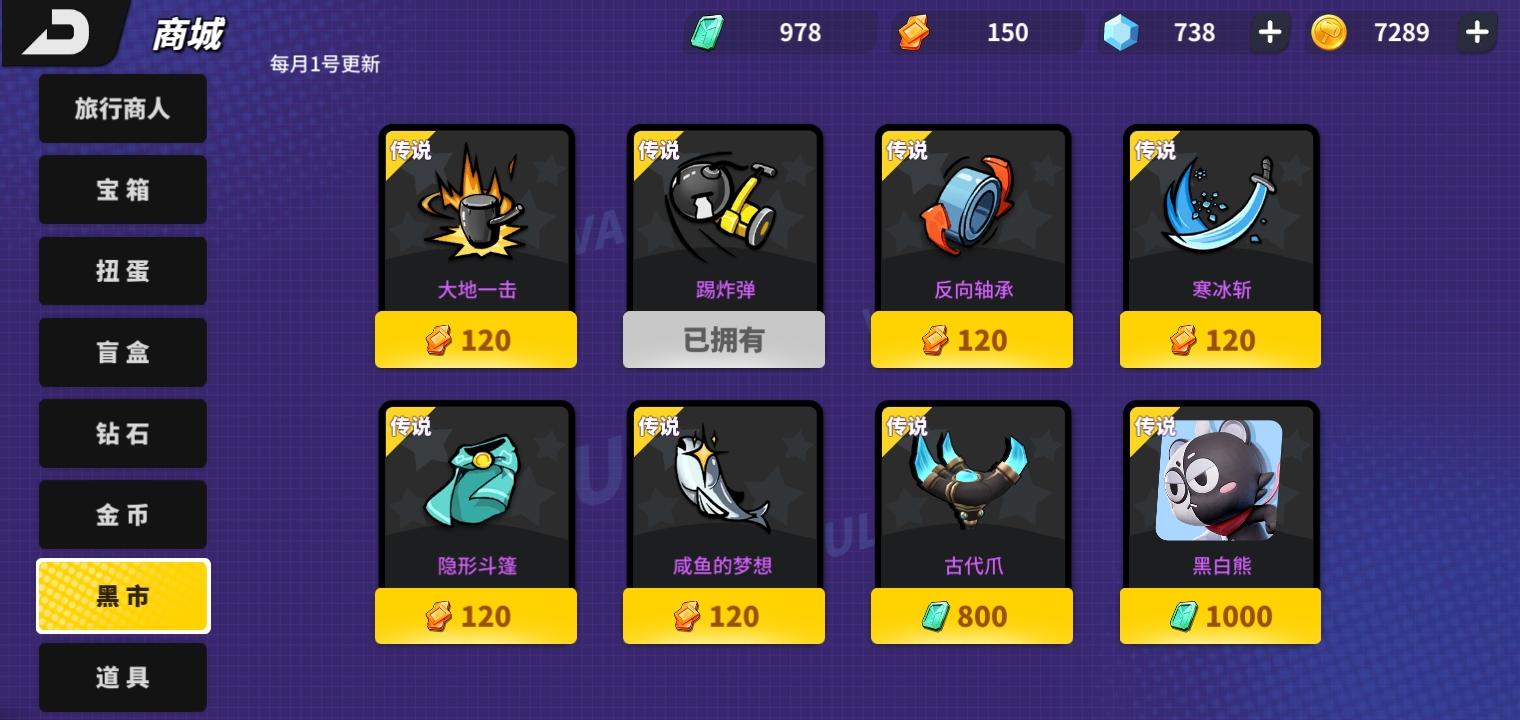1520x720 pixels.
Task: Open the 扭蛋 category
Action: (x=122, y=271)
